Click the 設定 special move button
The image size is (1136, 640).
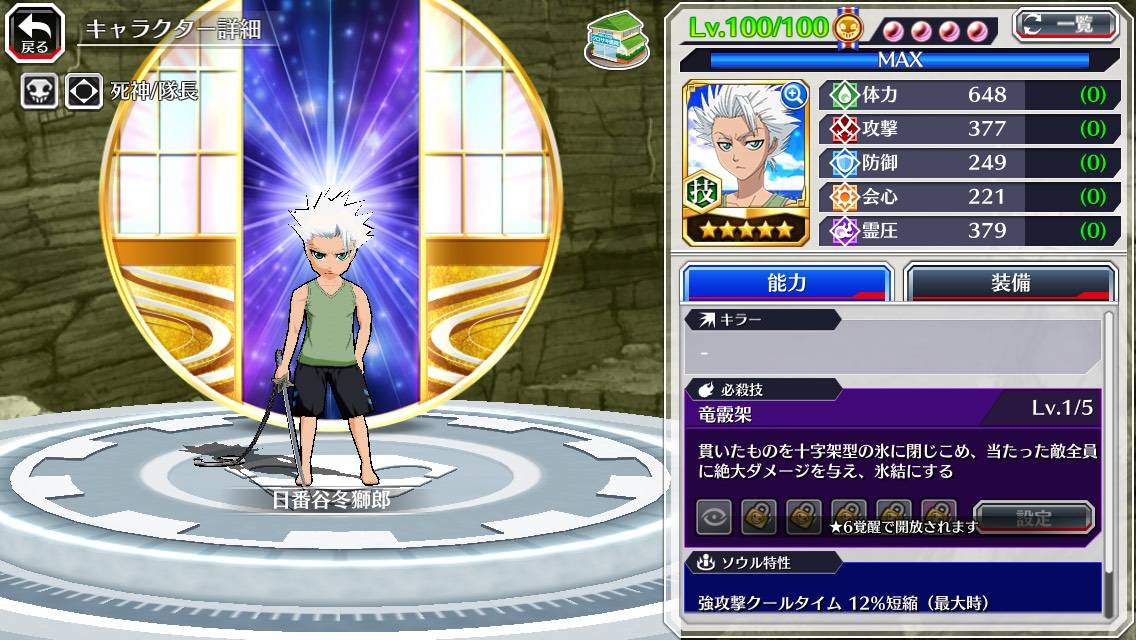1033,518
